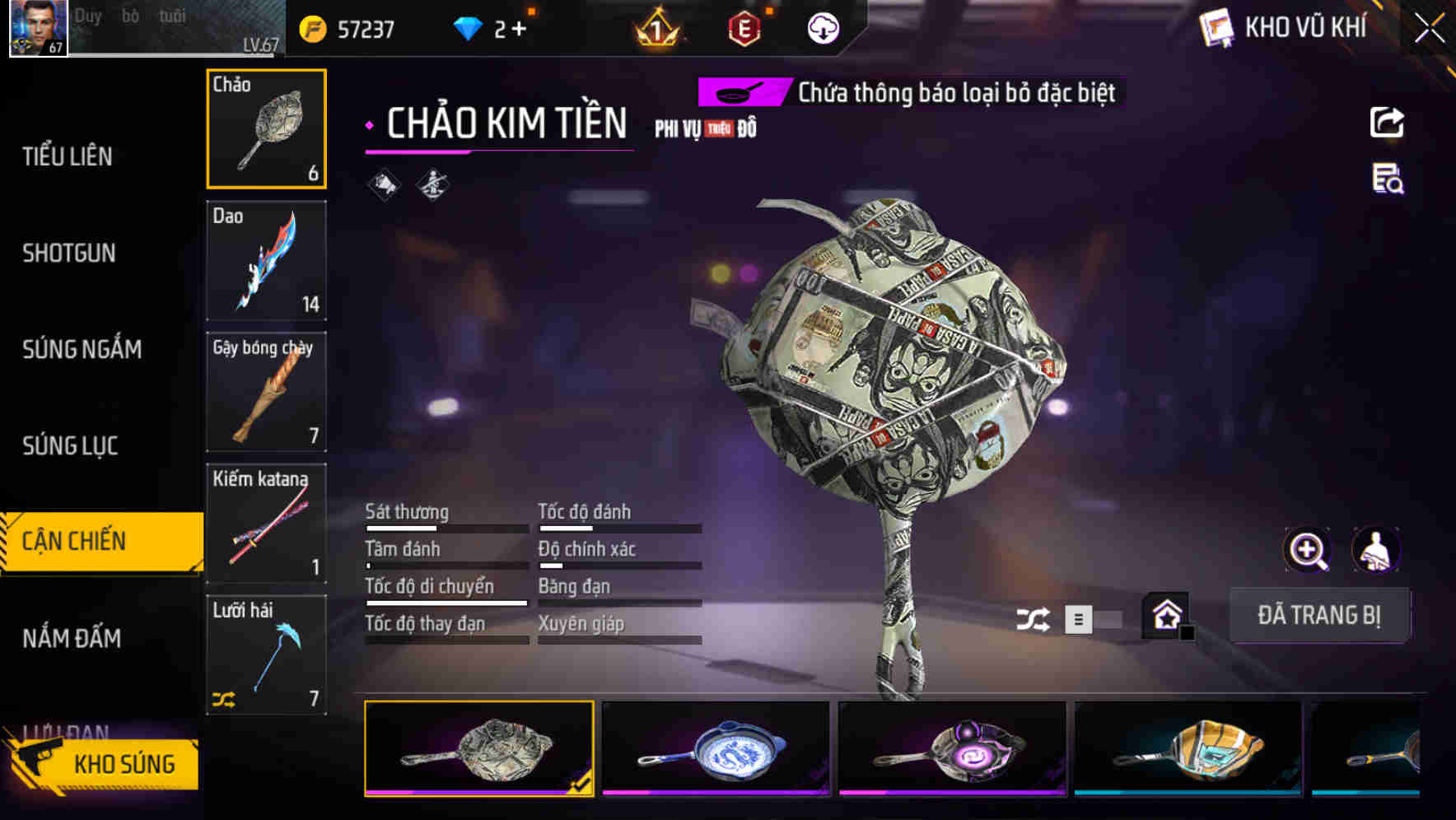
Task: Choose the Dao melee weapon
Action: tap(266, 260)
